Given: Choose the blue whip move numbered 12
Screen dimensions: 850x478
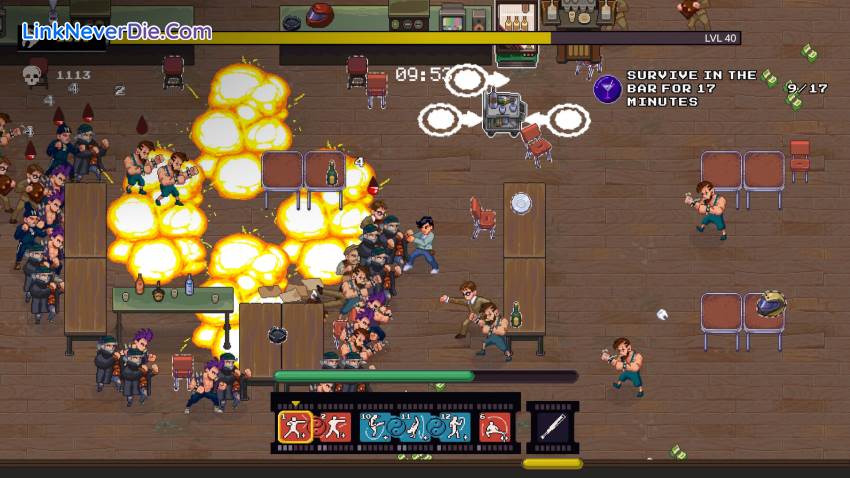Looking at the screenshot, I should (454, 427).
